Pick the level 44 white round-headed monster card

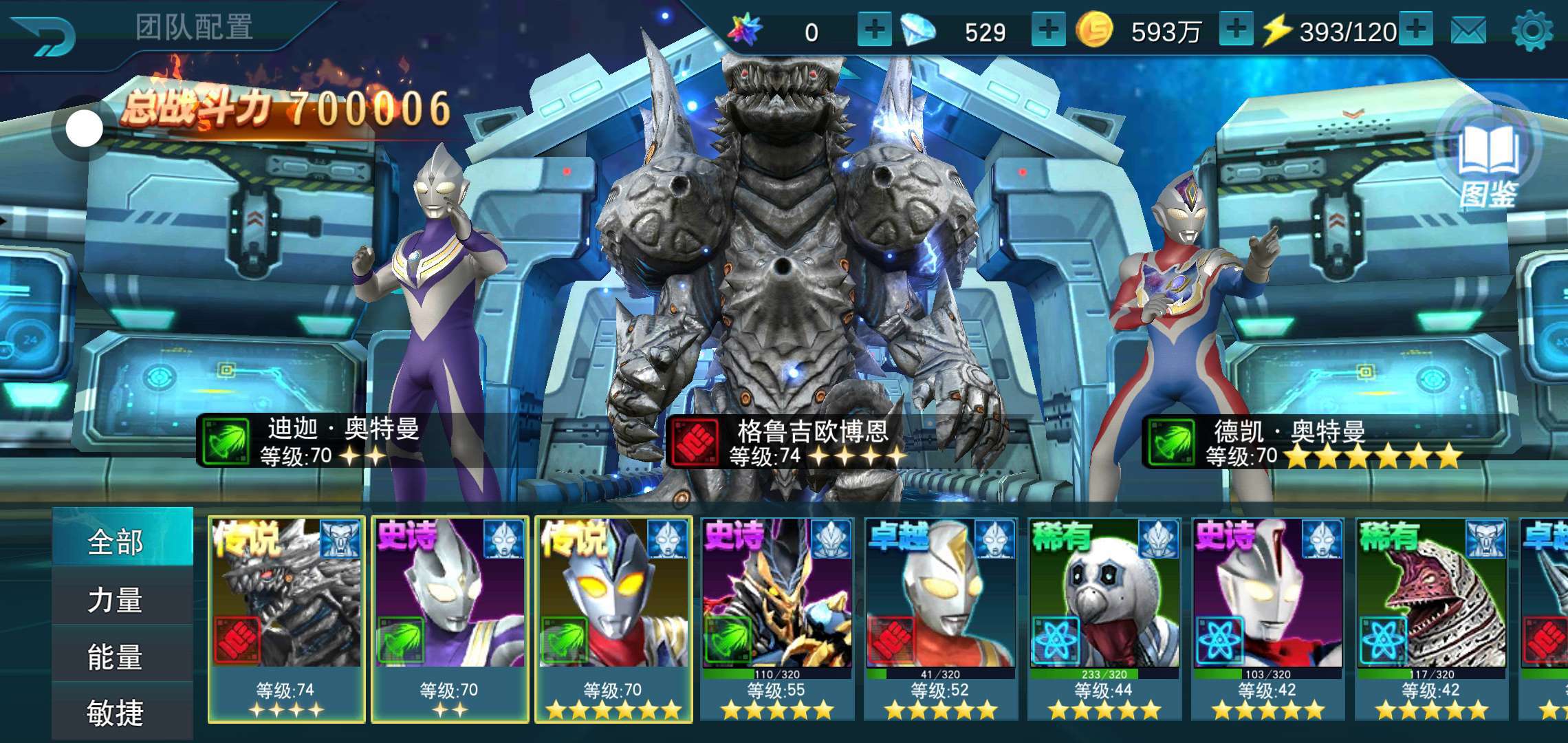point(1104,619)
